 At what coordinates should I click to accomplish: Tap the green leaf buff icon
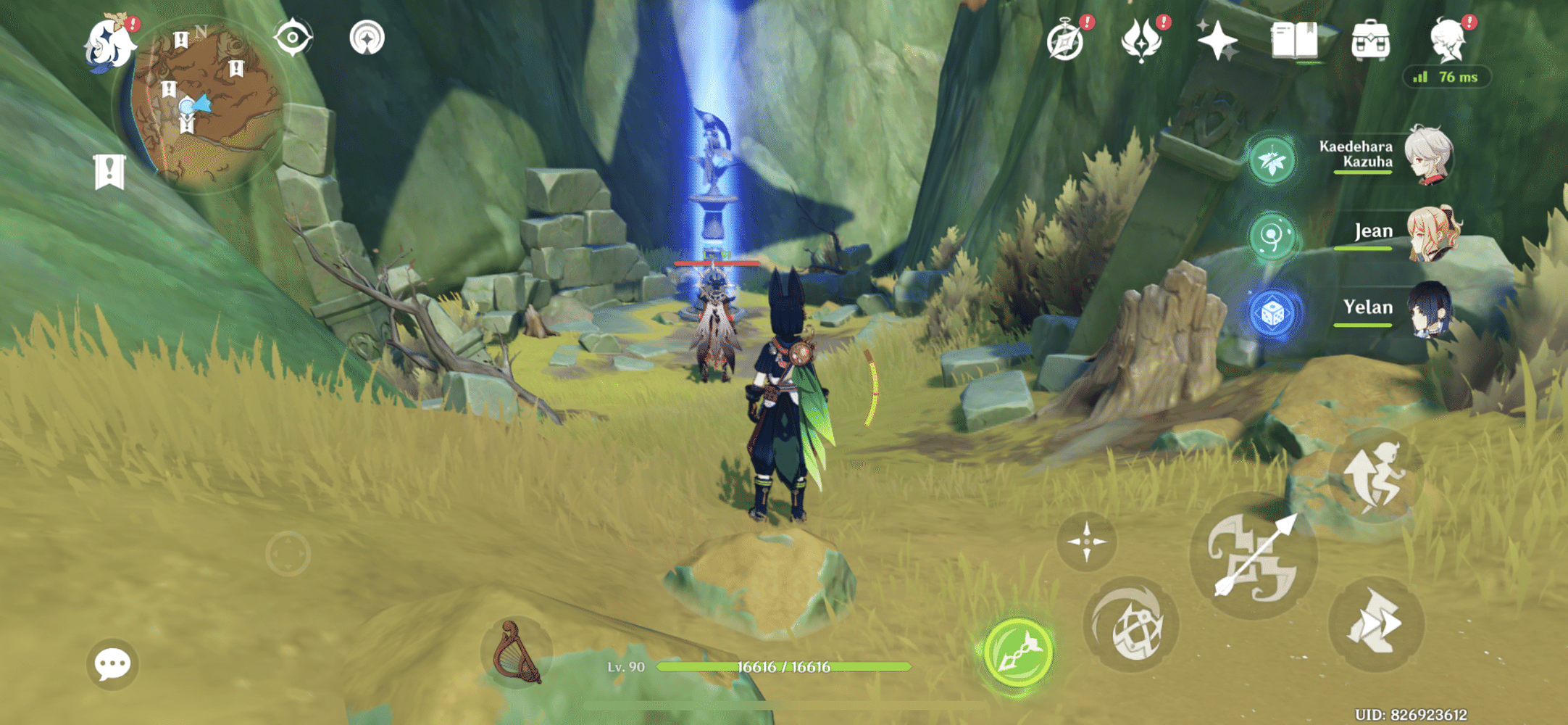(1273, 161)
